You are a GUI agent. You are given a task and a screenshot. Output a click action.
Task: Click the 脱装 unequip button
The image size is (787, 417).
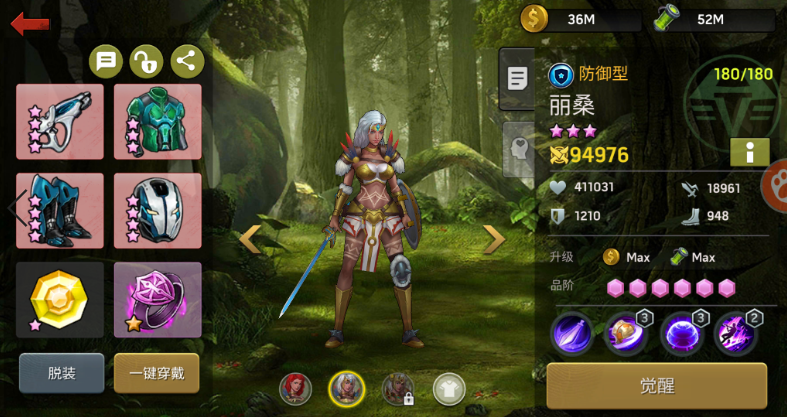click(x=61, y=373)
